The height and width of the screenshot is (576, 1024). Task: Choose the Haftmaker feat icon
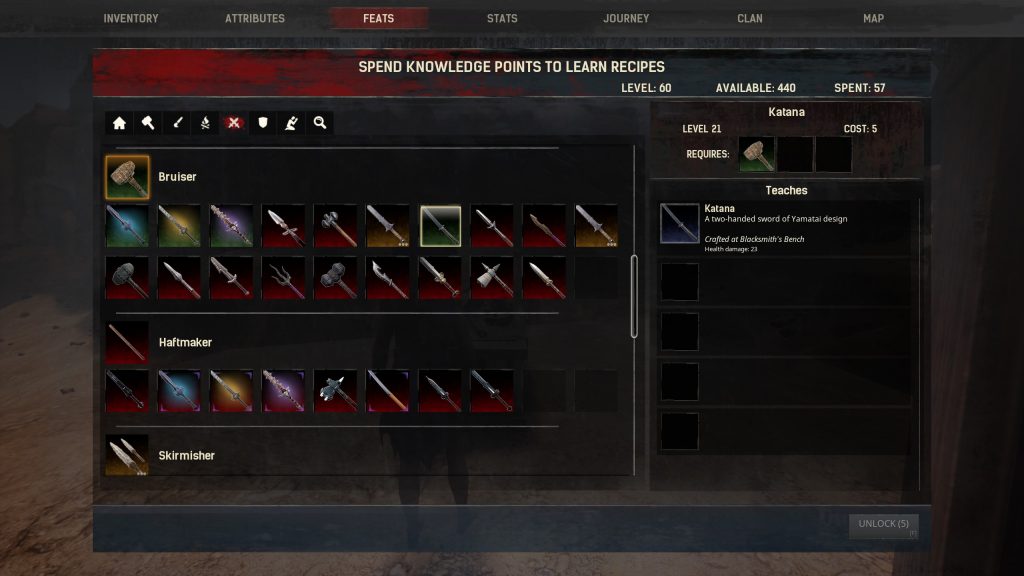click(x=127, y=342)
